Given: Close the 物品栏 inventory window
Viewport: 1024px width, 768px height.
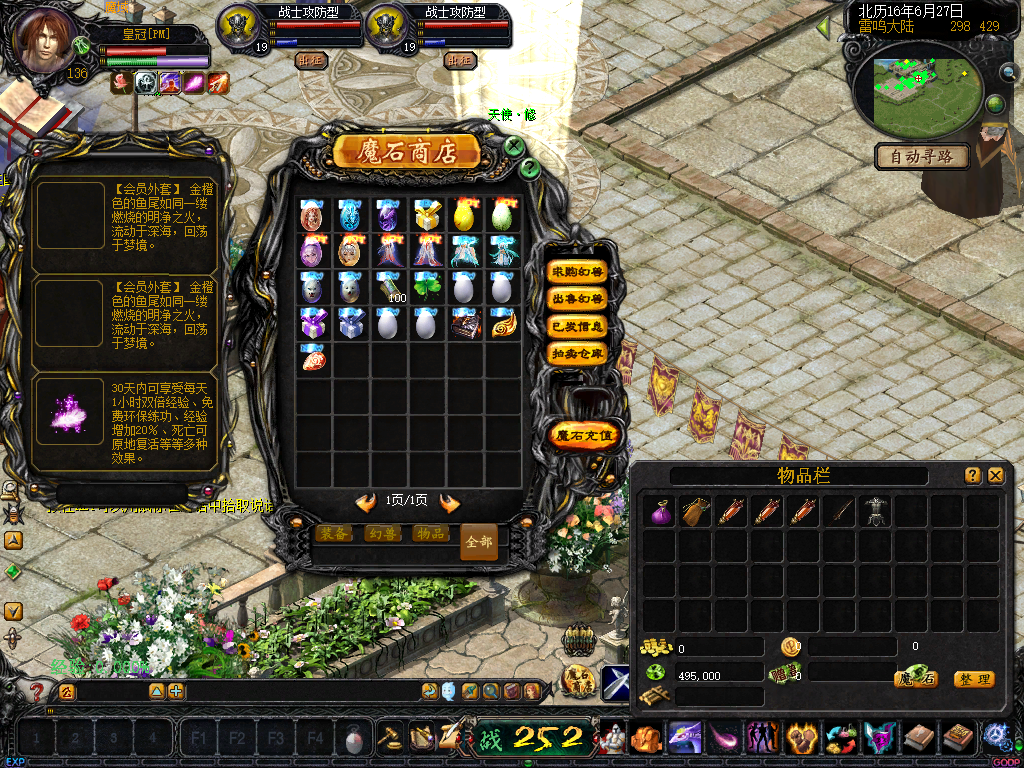Looking at the screenshot, I should point(995,476).
